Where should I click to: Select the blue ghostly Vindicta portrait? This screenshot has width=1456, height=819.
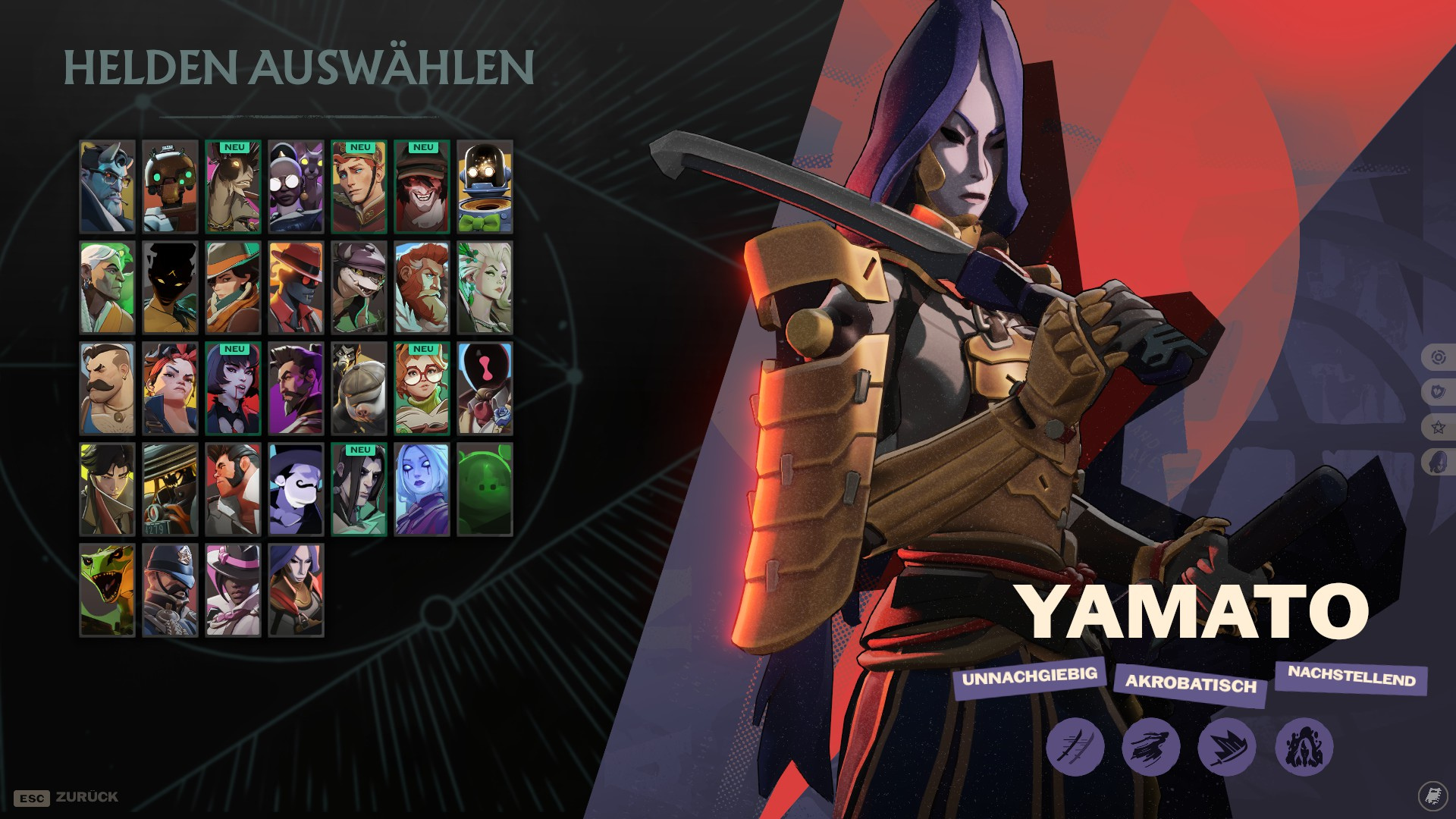(422, 490)
